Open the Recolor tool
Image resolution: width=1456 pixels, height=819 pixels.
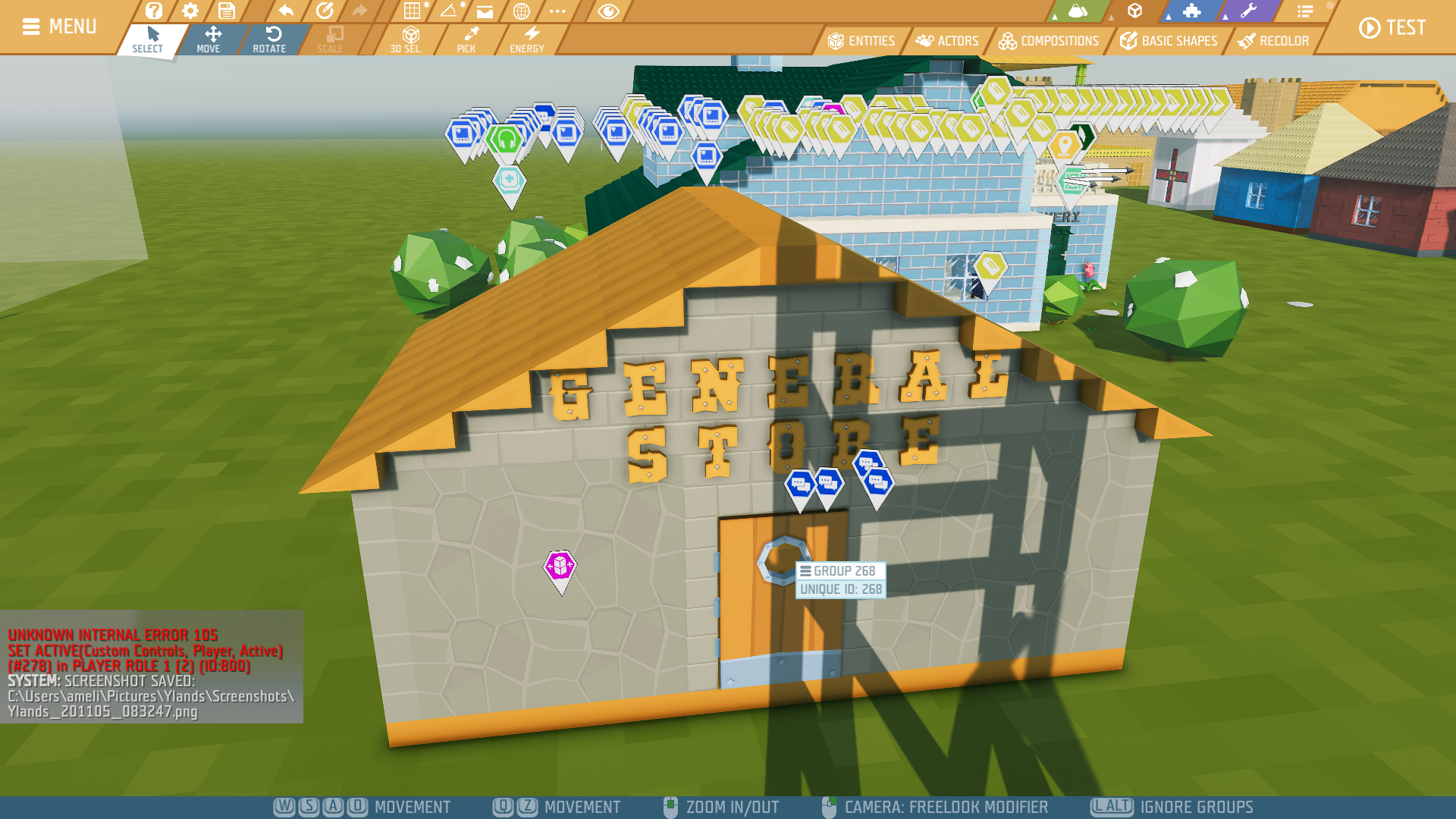point(1273,41)
